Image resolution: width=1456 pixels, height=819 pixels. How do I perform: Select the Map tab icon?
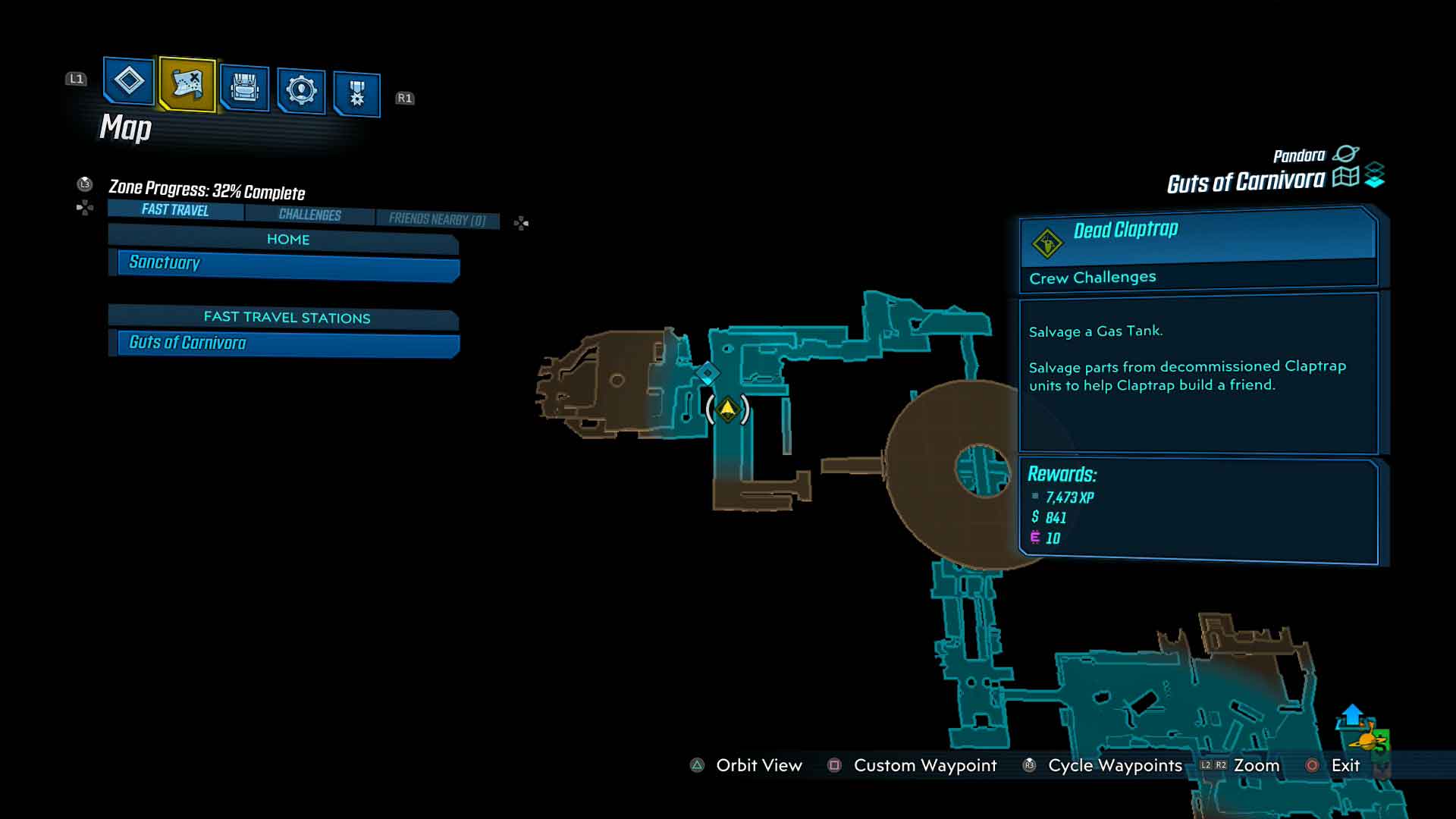187,83
